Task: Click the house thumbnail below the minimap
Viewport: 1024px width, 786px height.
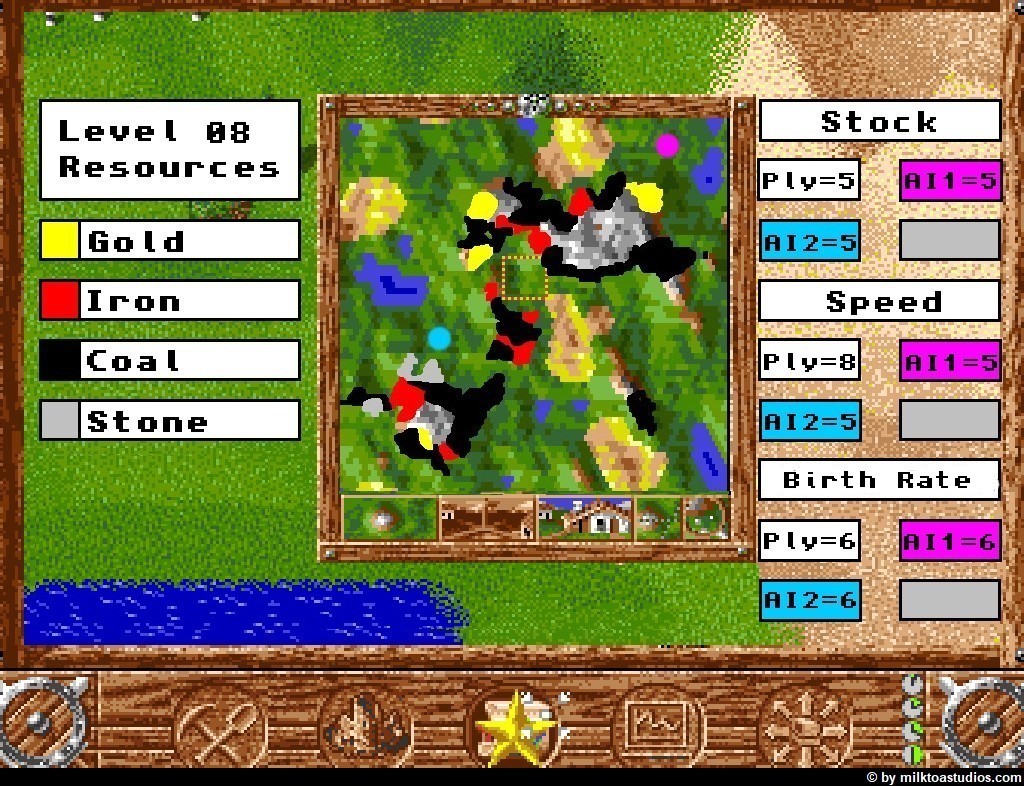Action: click(585, 519)
